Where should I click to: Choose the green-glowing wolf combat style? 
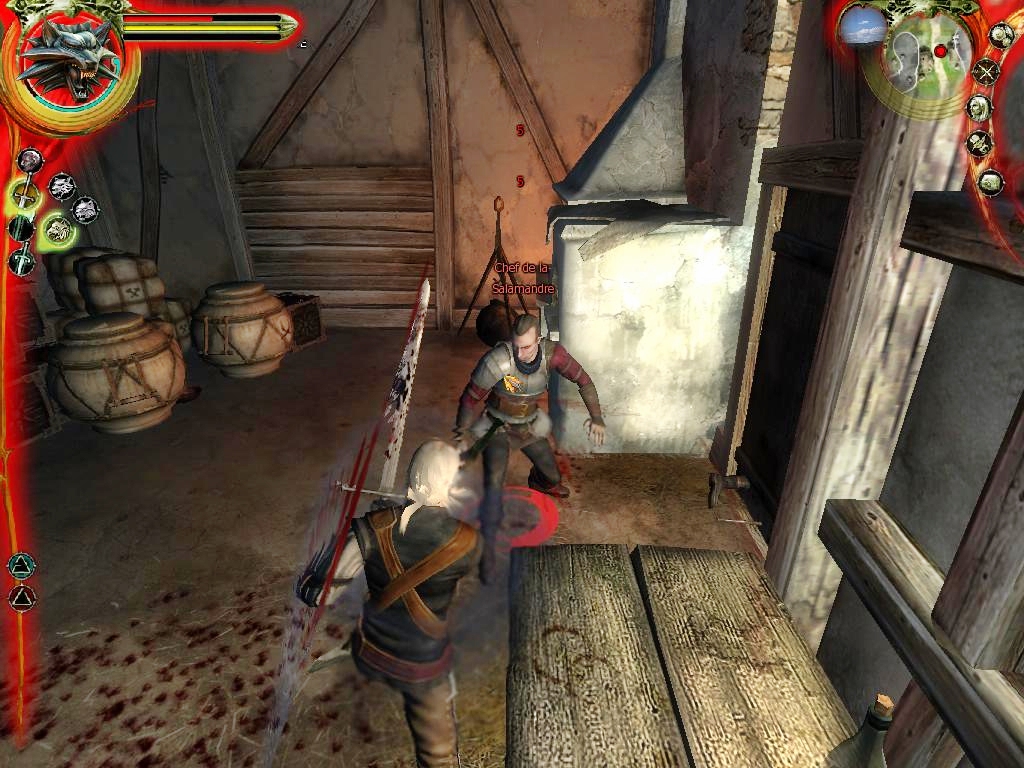pos(58,231)
